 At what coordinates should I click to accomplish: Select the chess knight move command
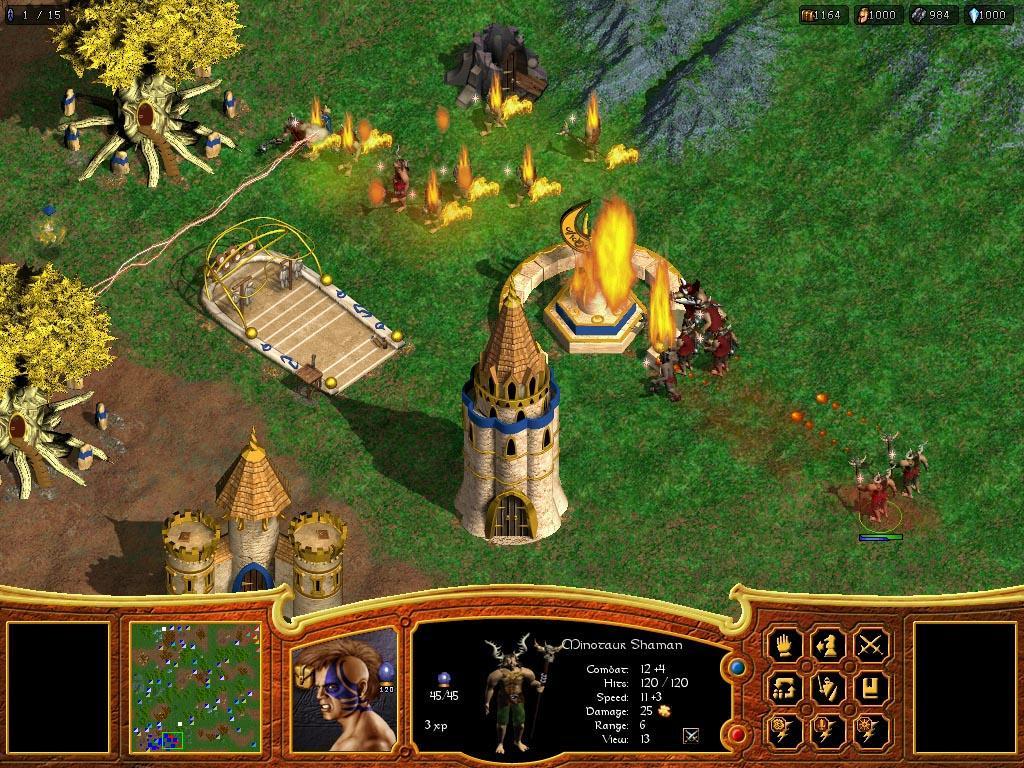(x=829, y=644)
